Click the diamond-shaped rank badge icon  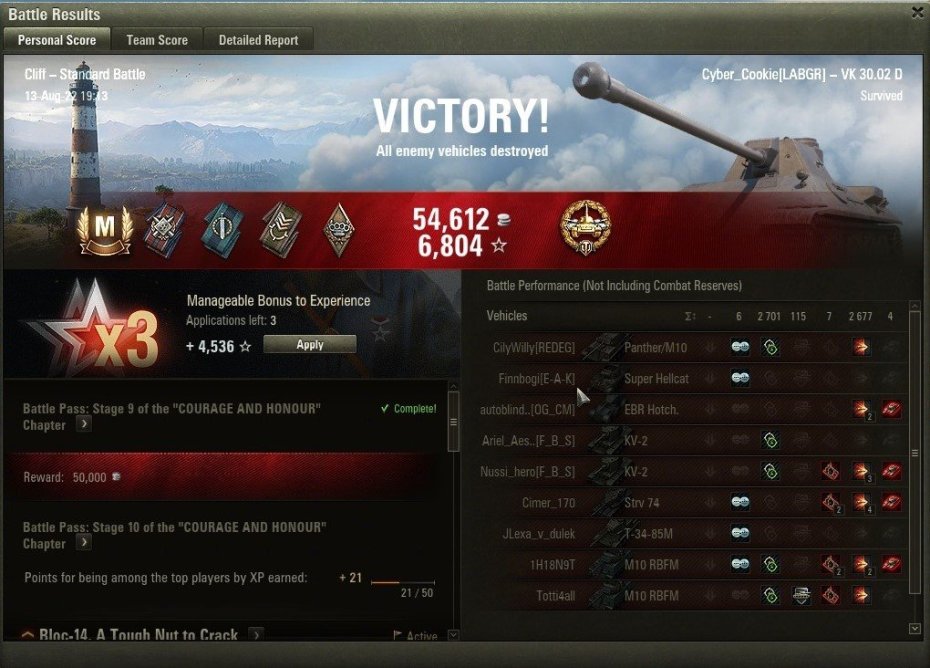point(341,229)
